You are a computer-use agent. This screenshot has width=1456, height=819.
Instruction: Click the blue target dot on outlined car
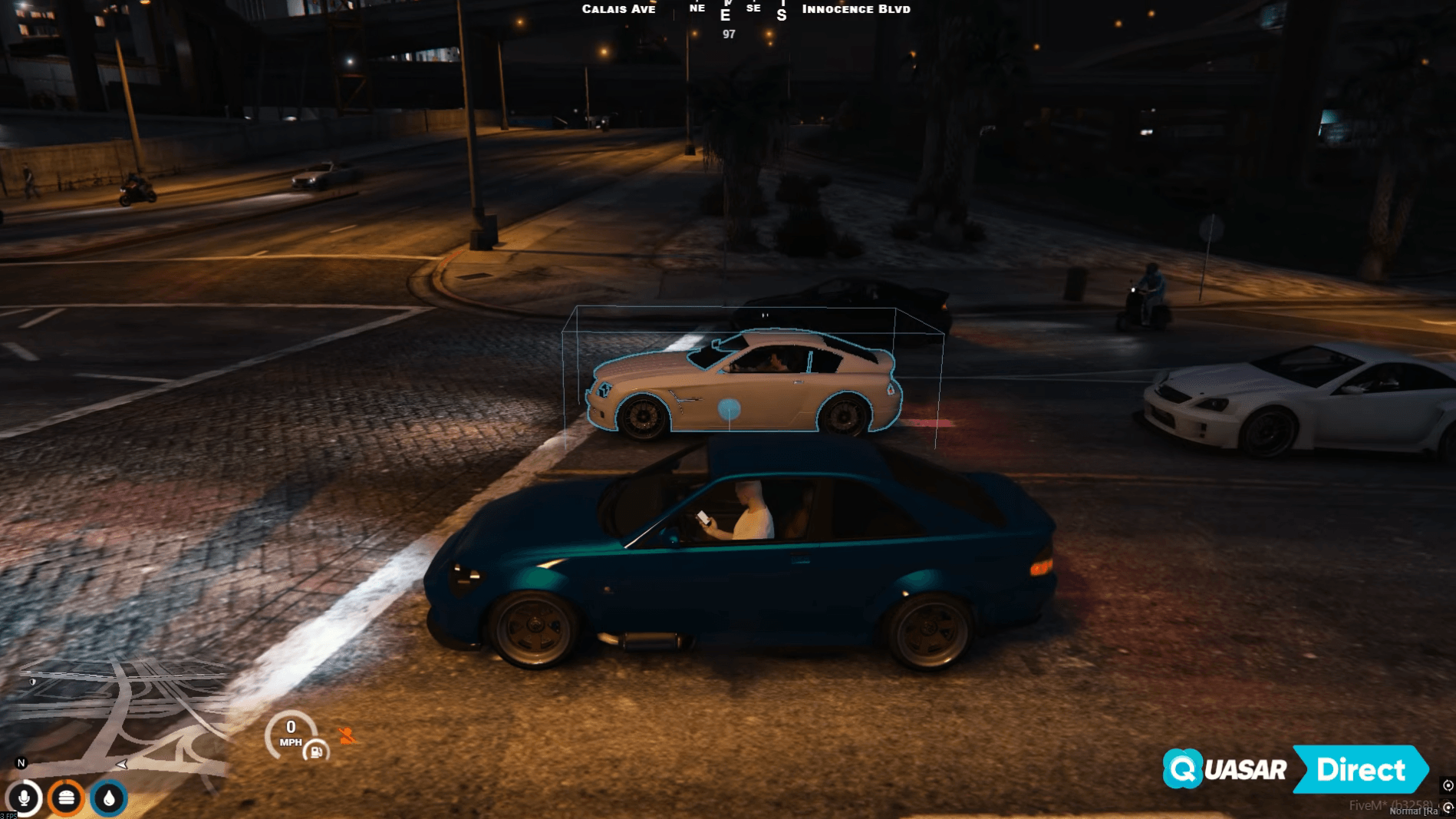click(729, 409)
